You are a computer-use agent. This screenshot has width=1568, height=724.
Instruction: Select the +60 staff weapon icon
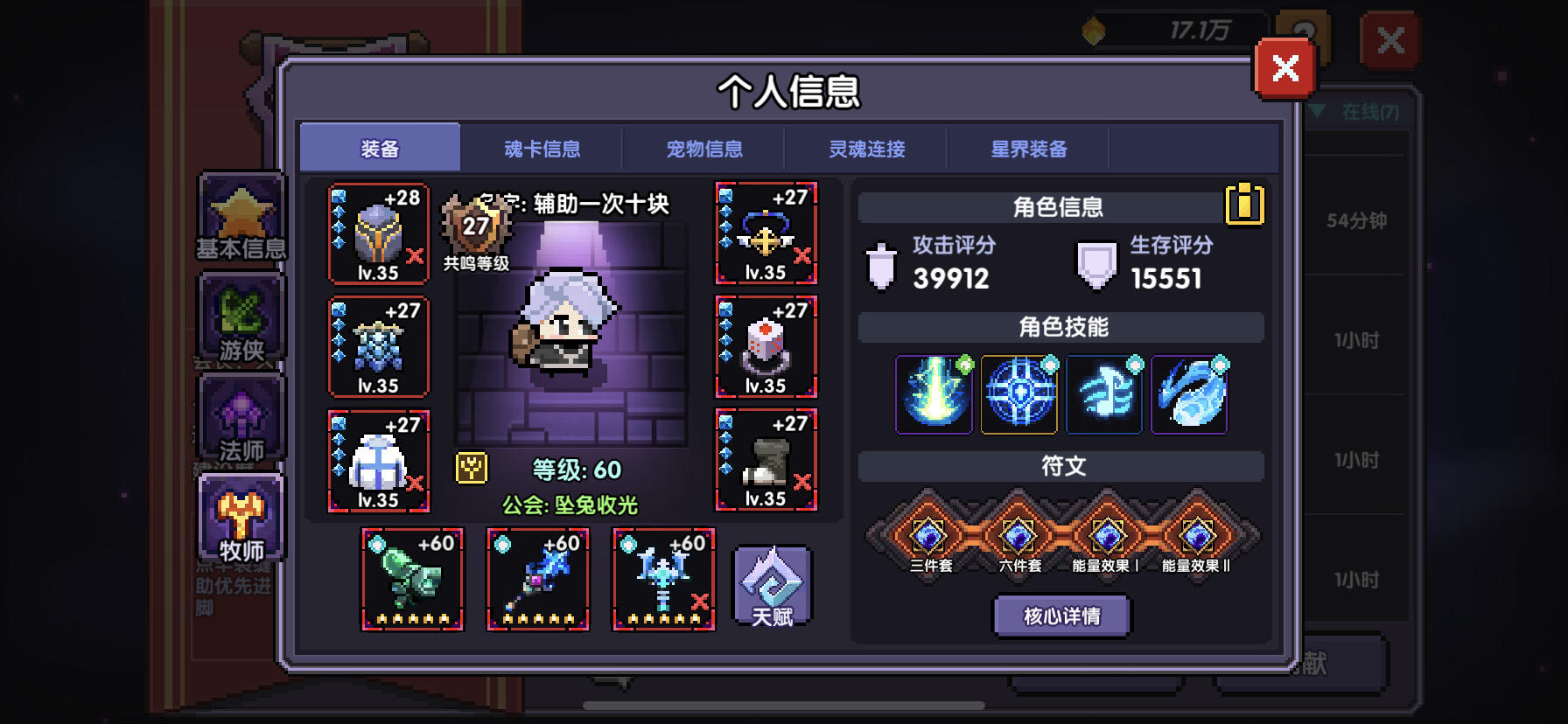(536, 580)
